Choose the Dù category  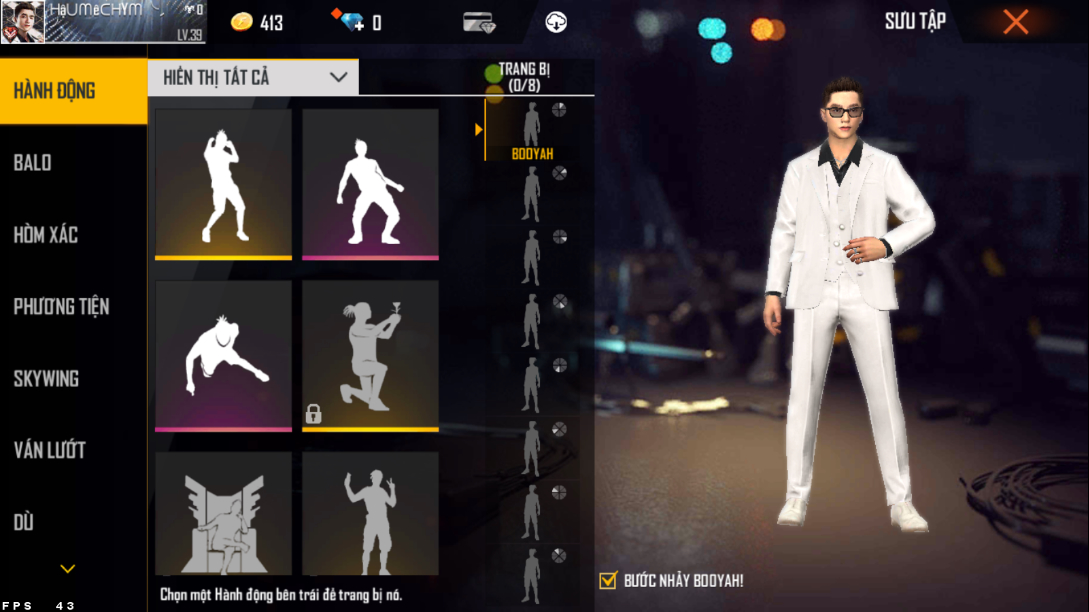click(x=73, y=522)
